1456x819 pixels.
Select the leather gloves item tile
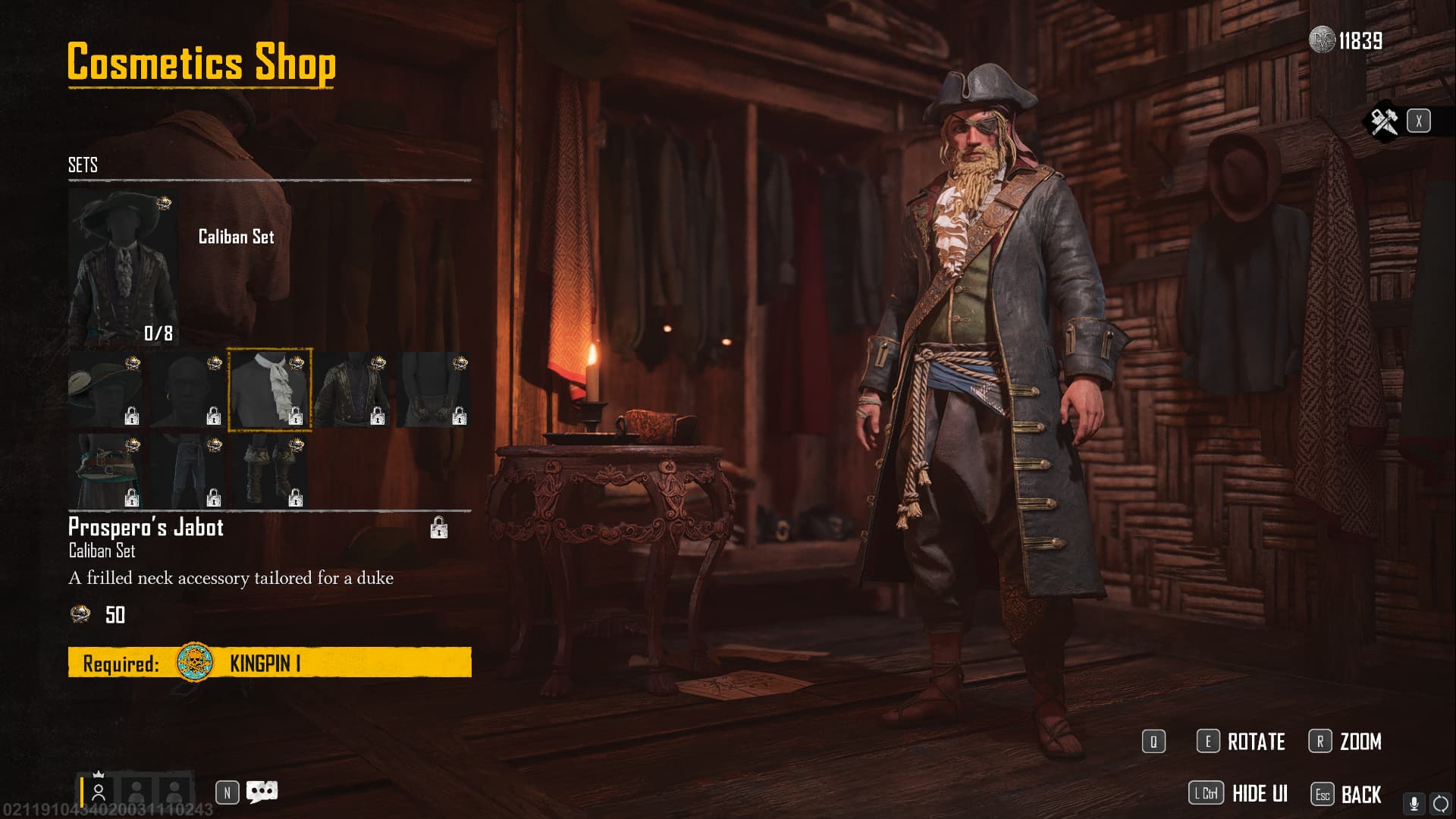pyautogui.click(x=433, y=390)
